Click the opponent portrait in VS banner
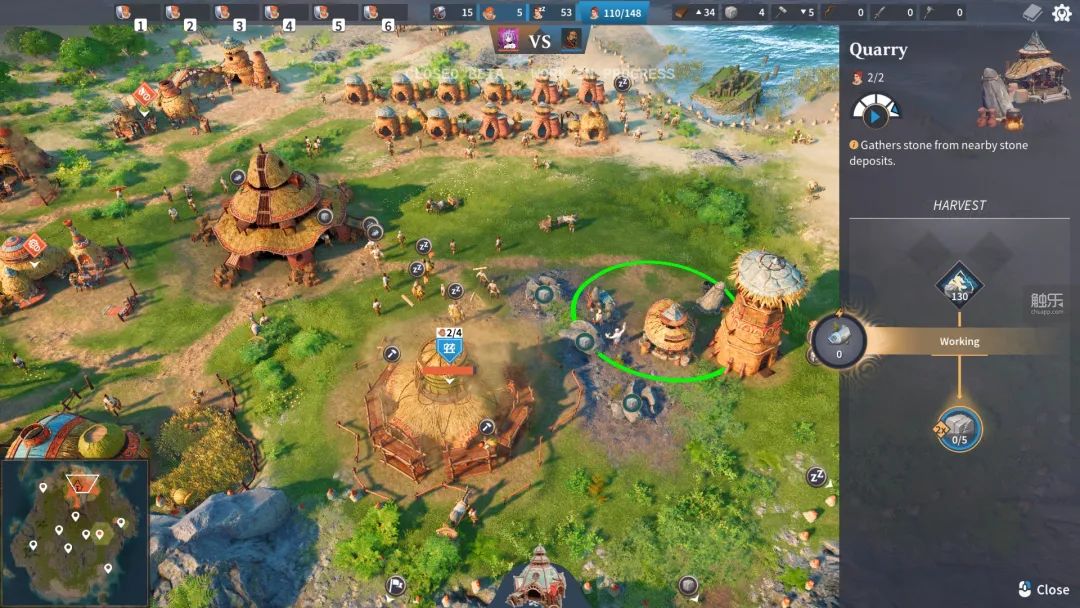The height and width of the screenshot is (608, 1080). pos(571,40)
